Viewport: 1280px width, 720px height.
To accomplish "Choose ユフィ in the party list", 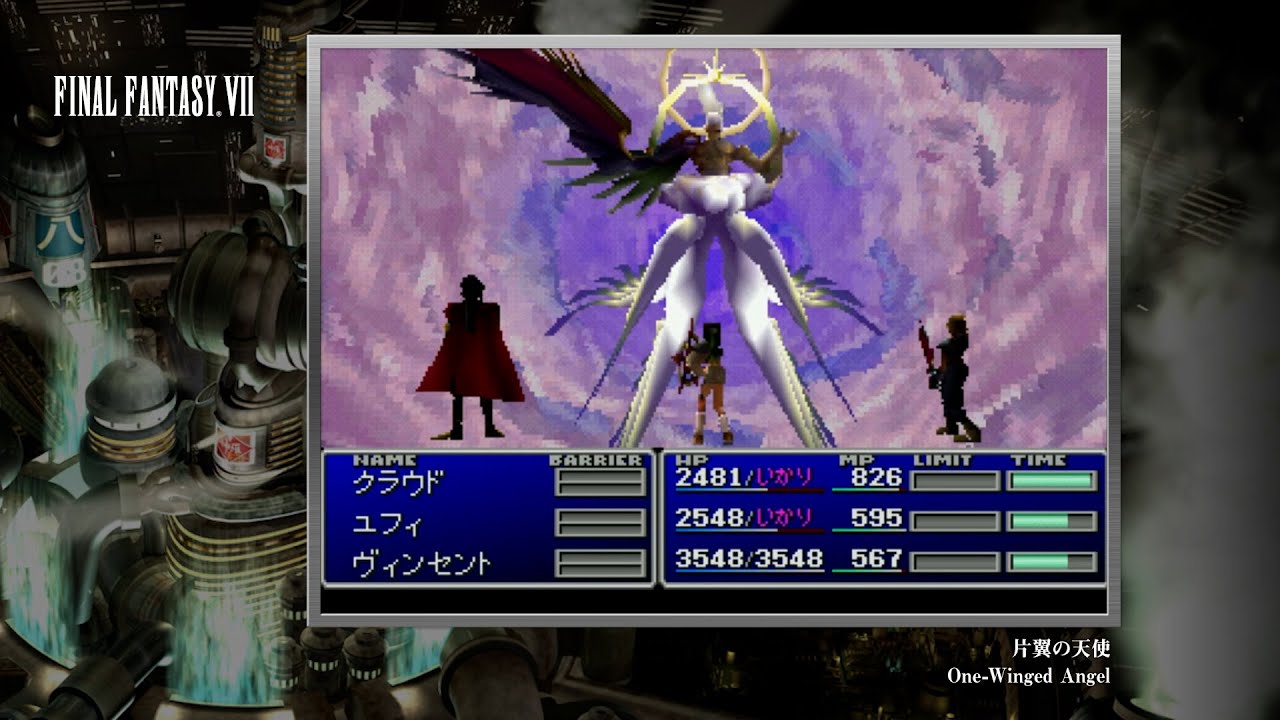I will tap(387, 523).
